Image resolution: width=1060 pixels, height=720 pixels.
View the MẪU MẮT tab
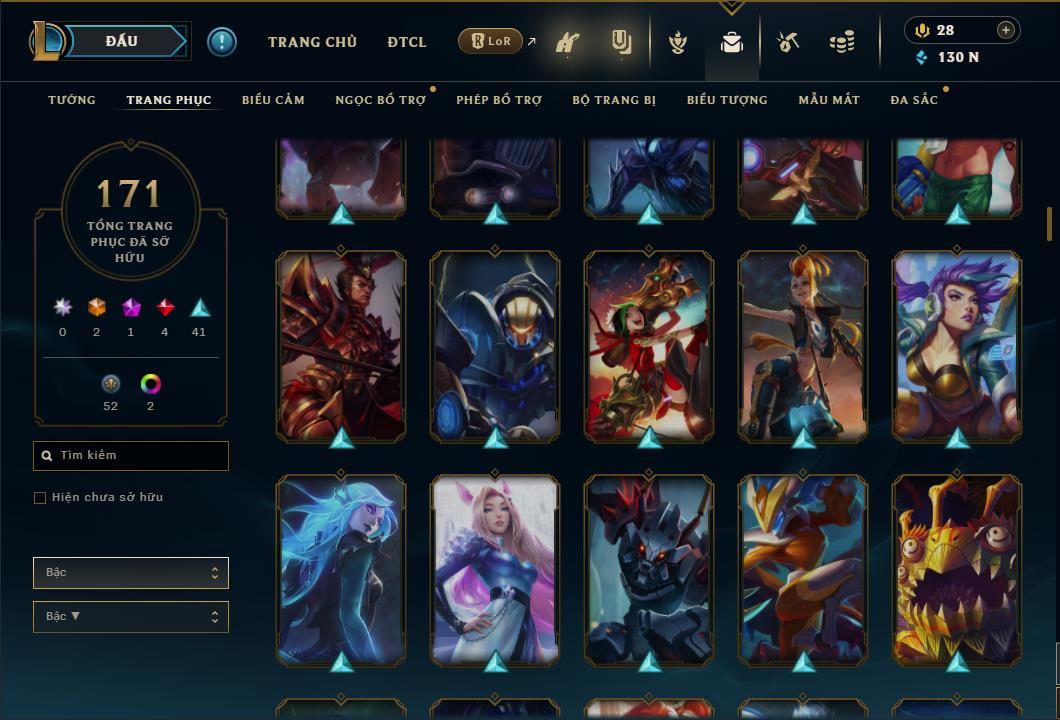coord(829,100)
